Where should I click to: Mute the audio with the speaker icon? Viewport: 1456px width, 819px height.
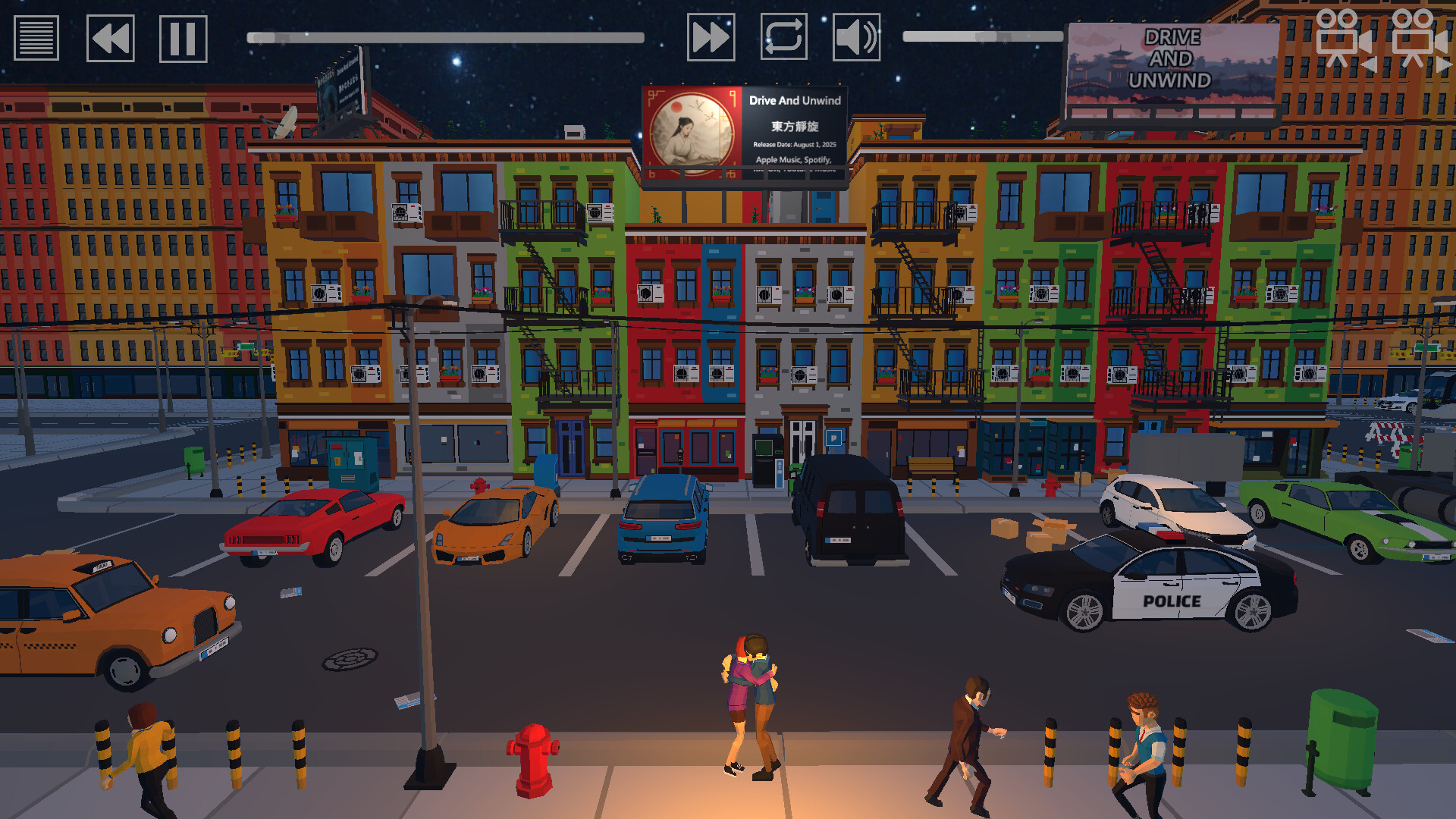856,37
